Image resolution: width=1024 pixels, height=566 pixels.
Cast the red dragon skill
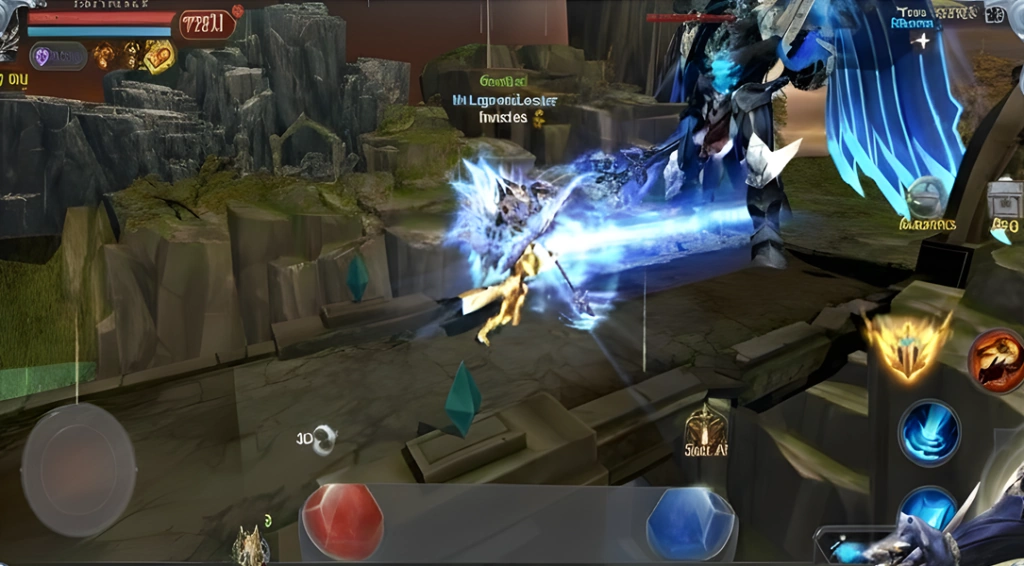pos(997,361)
